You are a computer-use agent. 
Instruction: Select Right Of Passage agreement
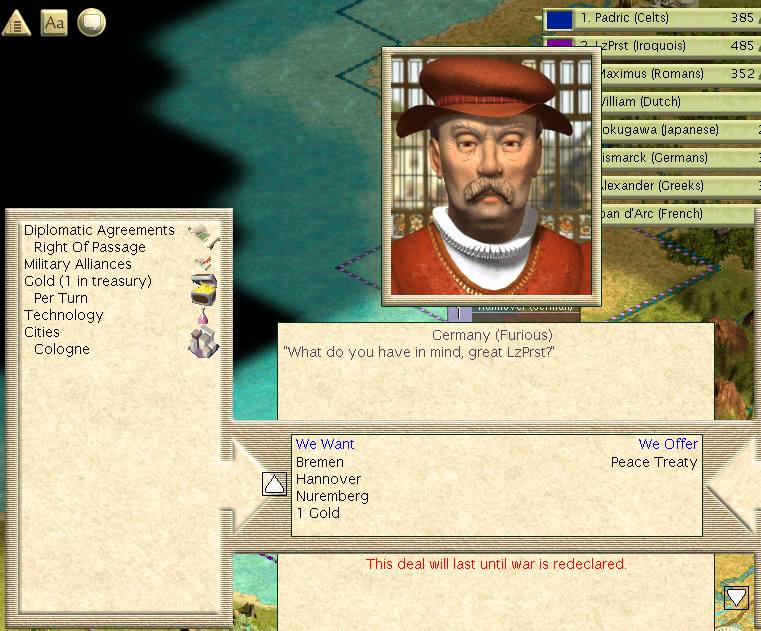[89, 247]
